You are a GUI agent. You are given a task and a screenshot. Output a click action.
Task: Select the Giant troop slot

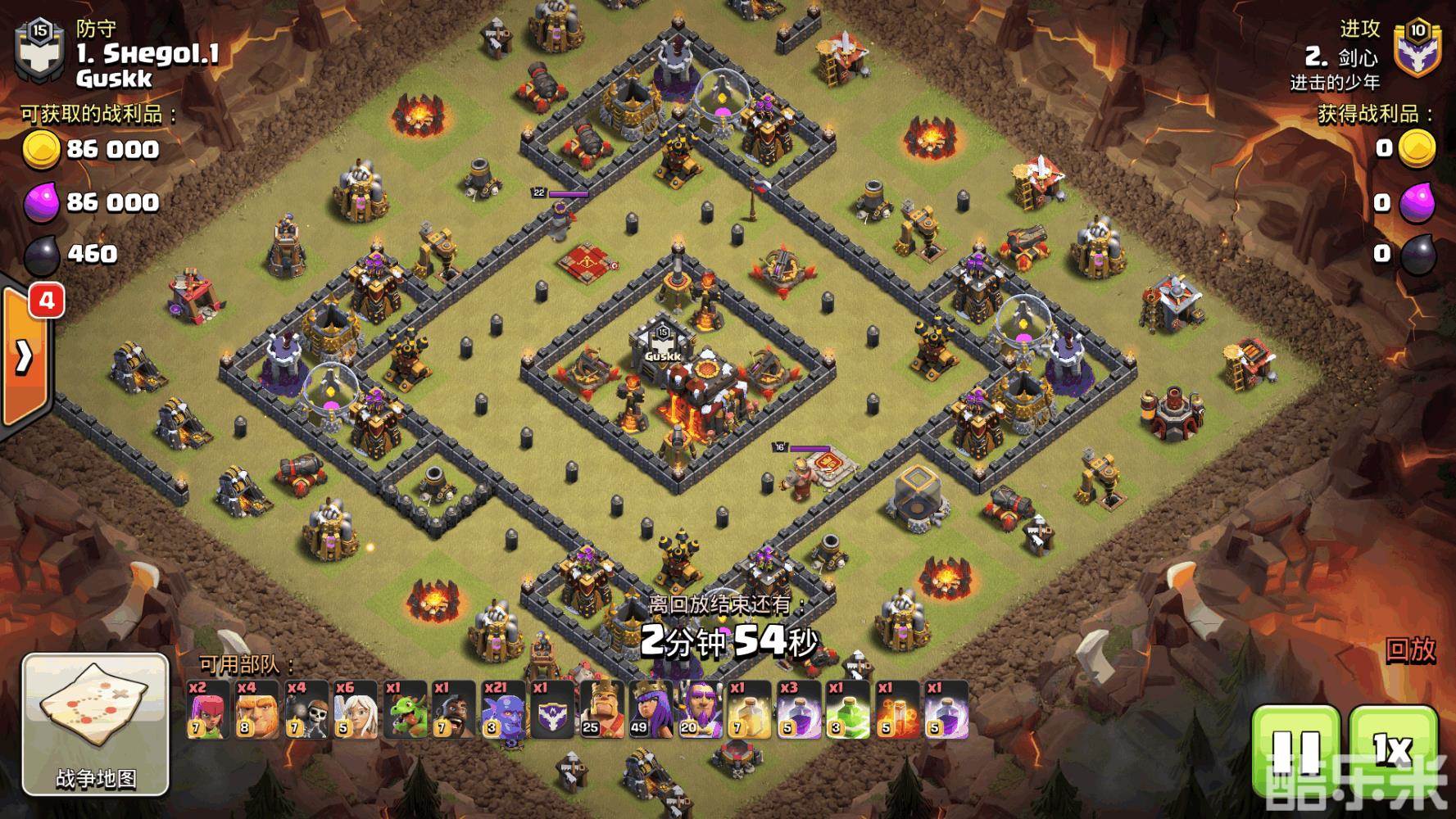coord(257,709)
